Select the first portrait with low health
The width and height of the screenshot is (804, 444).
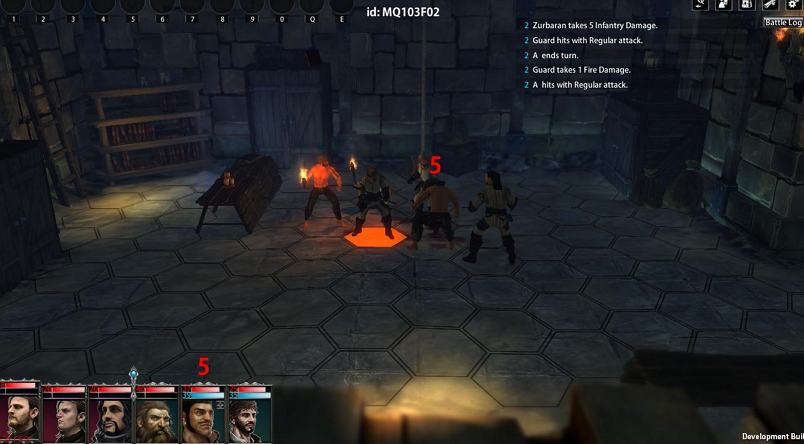point(22,420)
